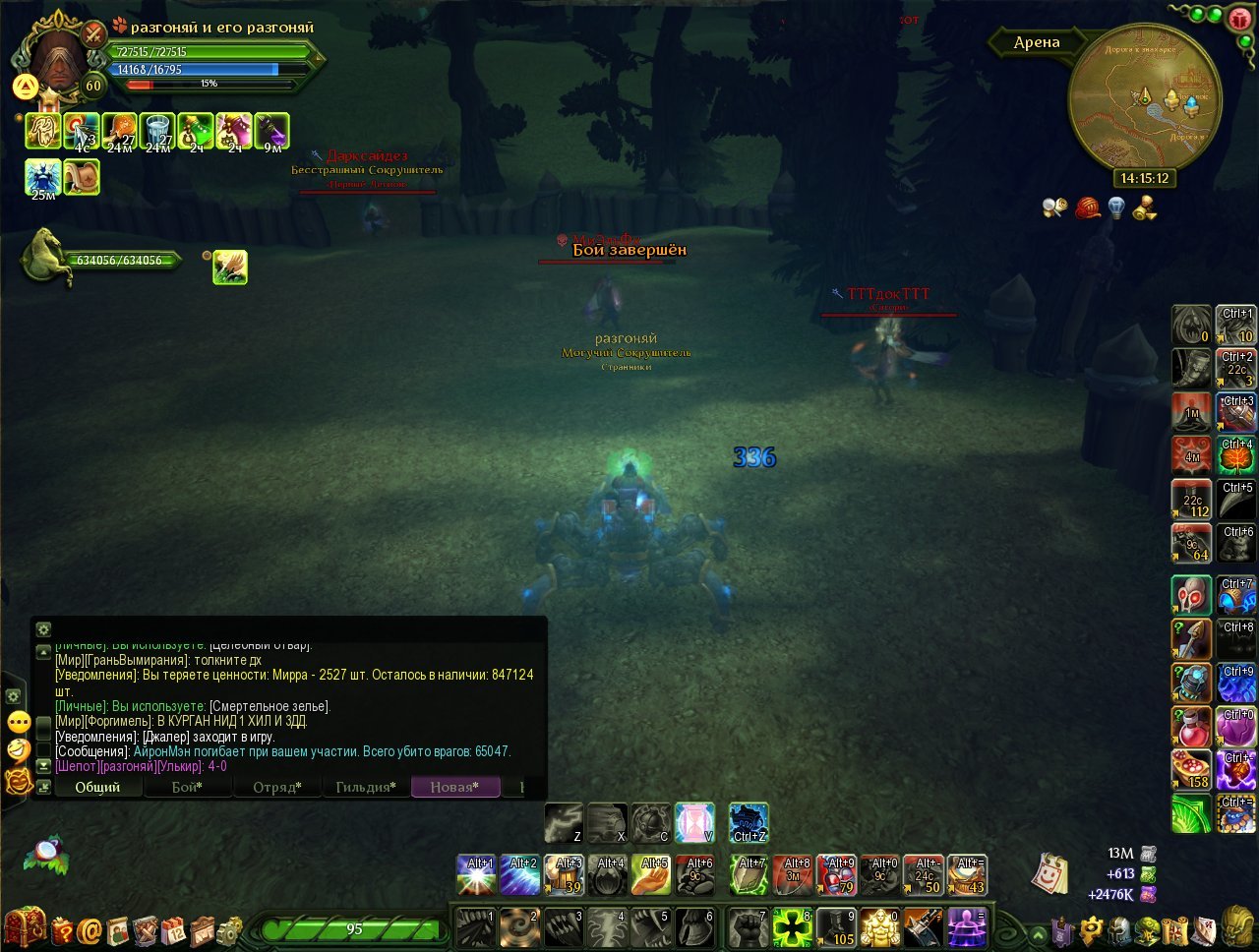Open the mail with the @ icon
The height and width of the screenshot is (952, 1259).
pyautogui.click(x=90, y=929)
